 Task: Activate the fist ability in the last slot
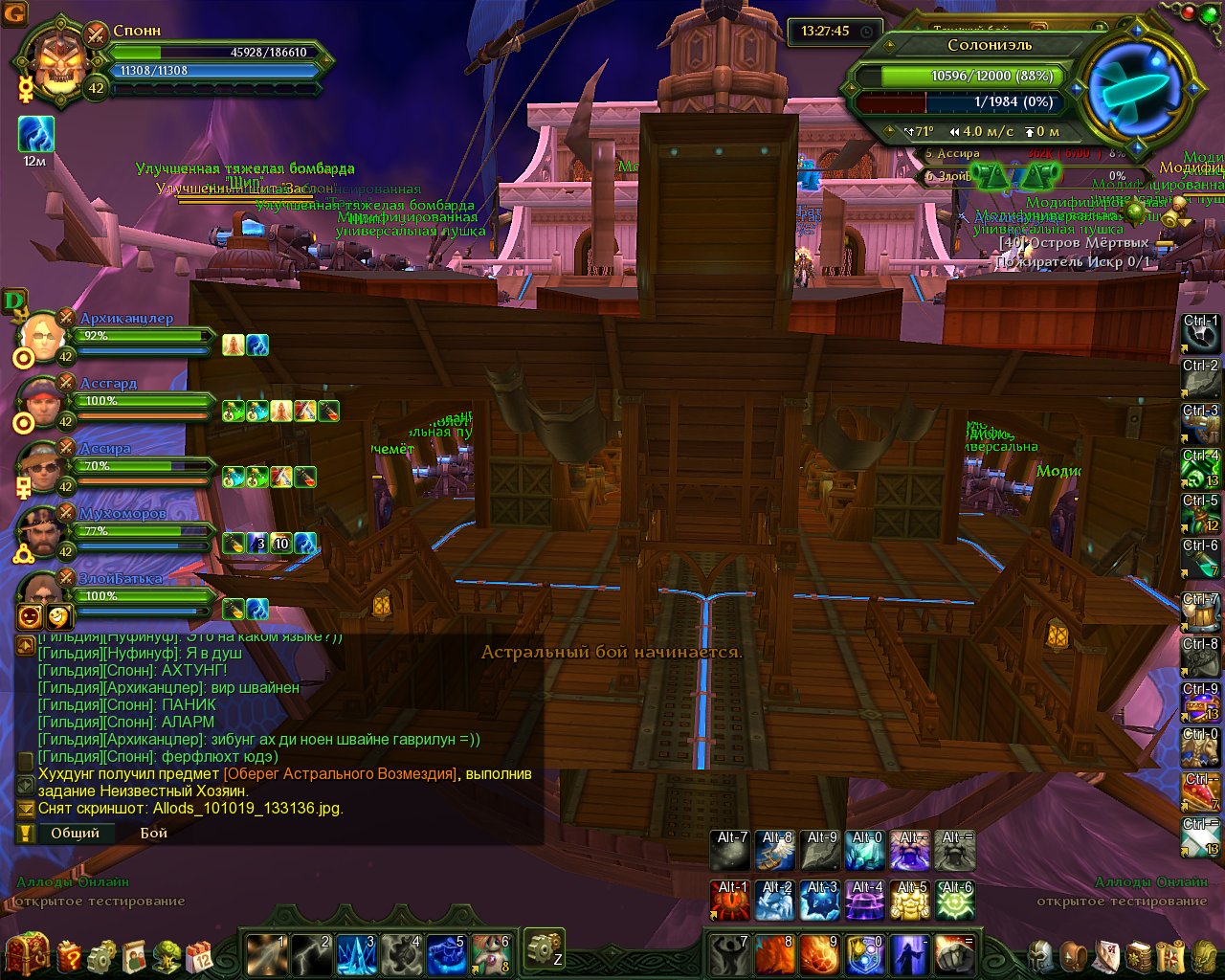click(954, 954)
